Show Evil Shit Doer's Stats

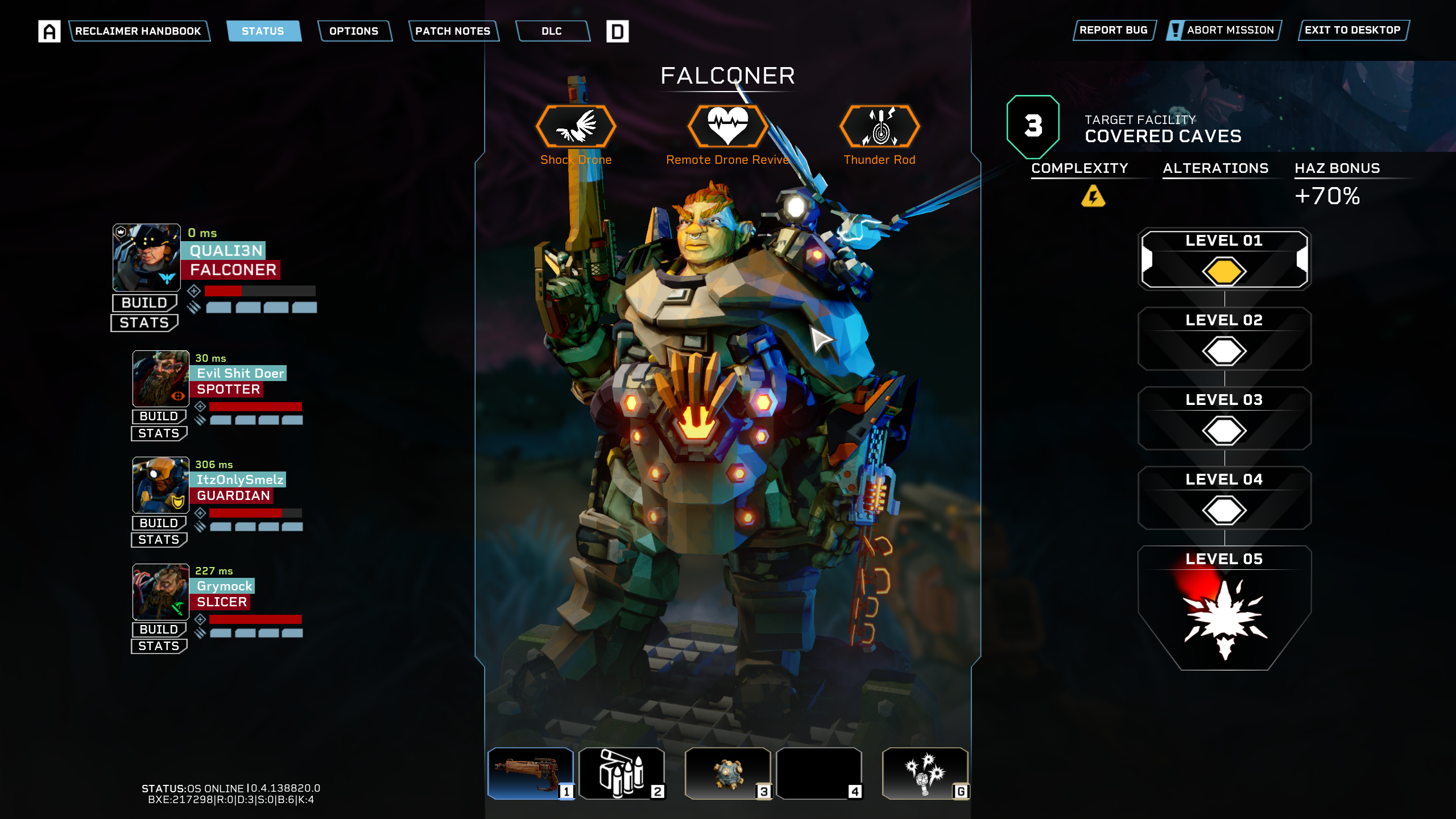point(159,433)
